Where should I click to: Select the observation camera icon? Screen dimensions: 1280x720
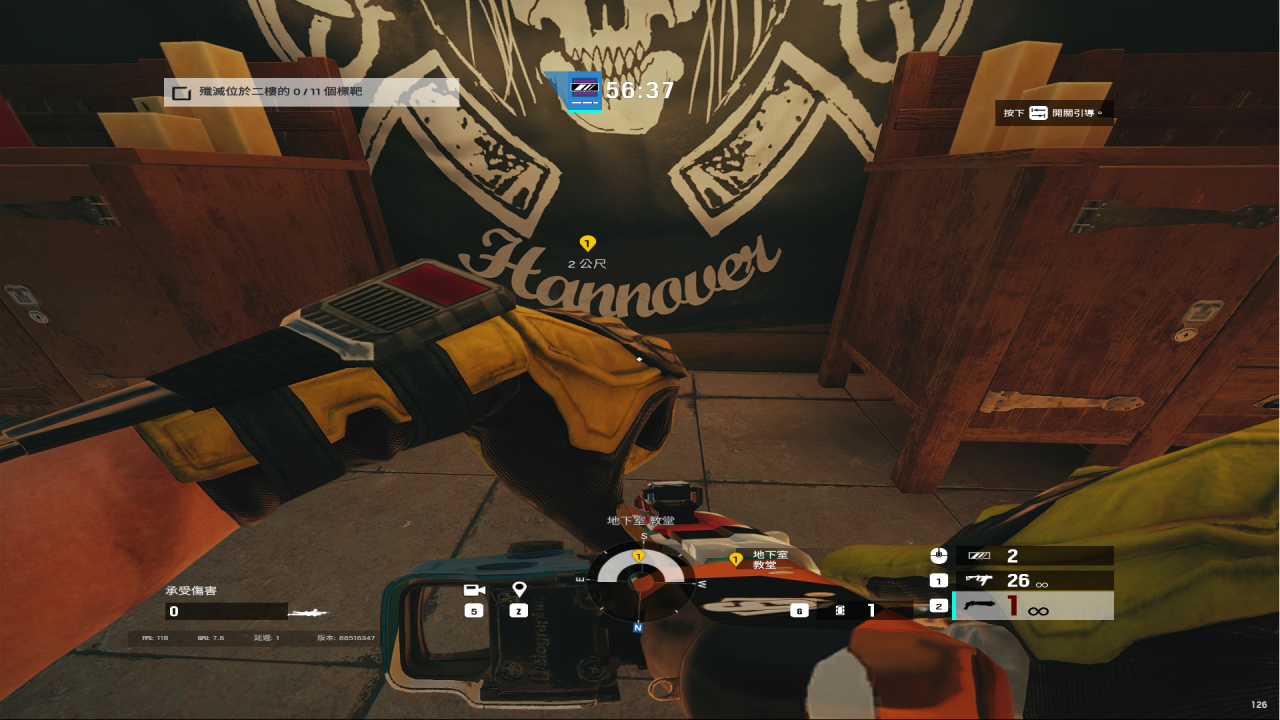tap(474, 590)
